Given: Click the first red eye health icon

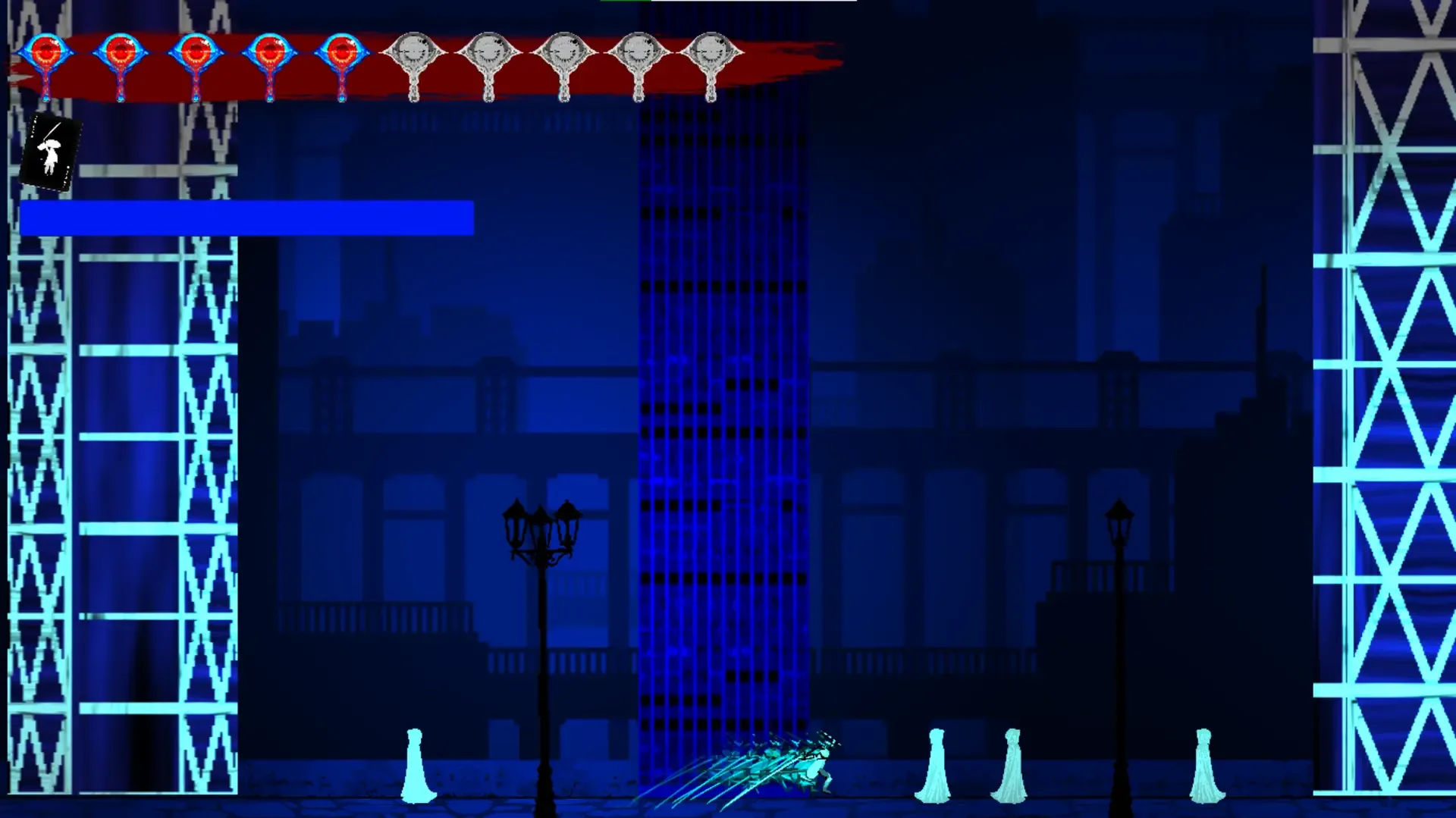Looking at the screenshot, I should (47, 49).
